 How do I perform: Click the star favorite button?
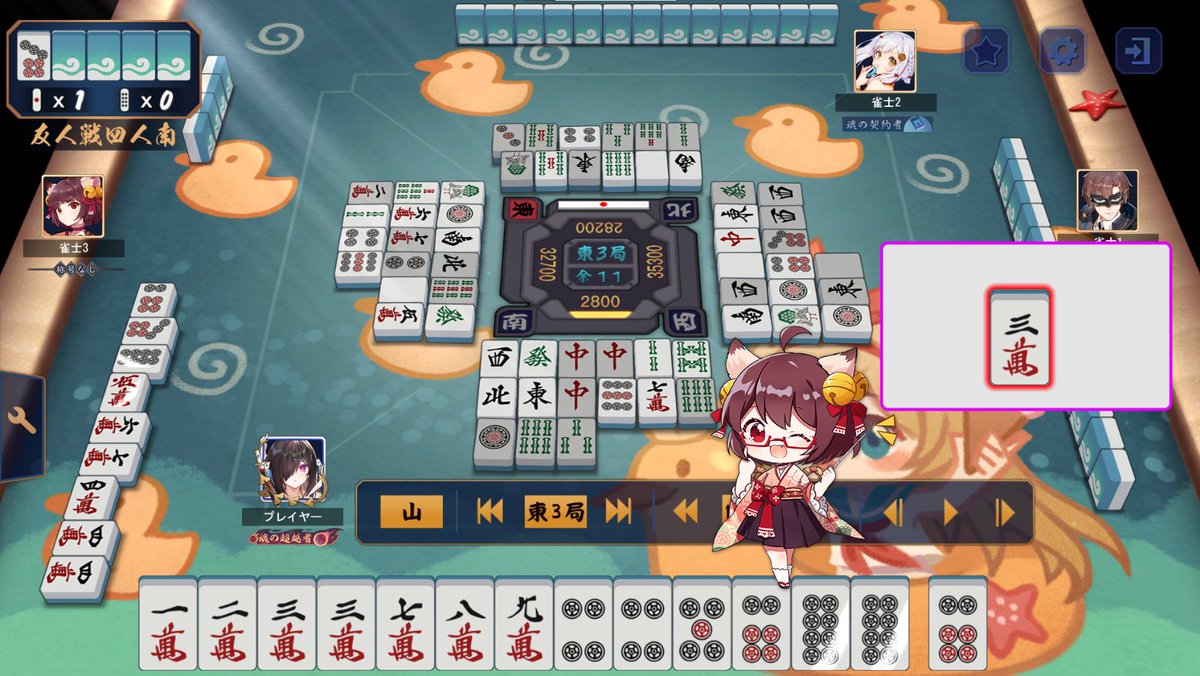coord(986,51)
